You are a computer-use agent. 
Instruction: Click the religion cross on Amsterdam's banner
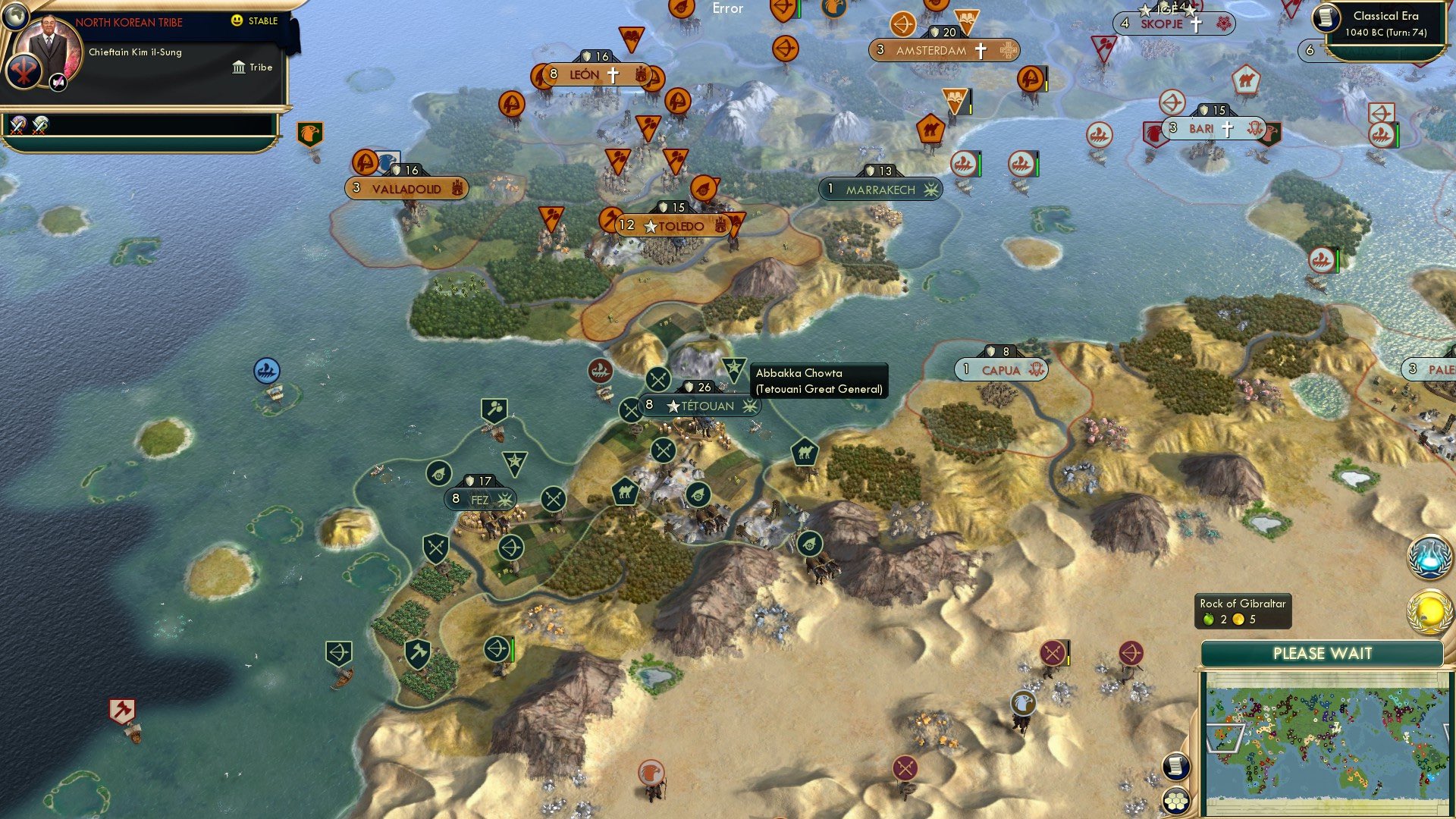click(x=982, y=50)
